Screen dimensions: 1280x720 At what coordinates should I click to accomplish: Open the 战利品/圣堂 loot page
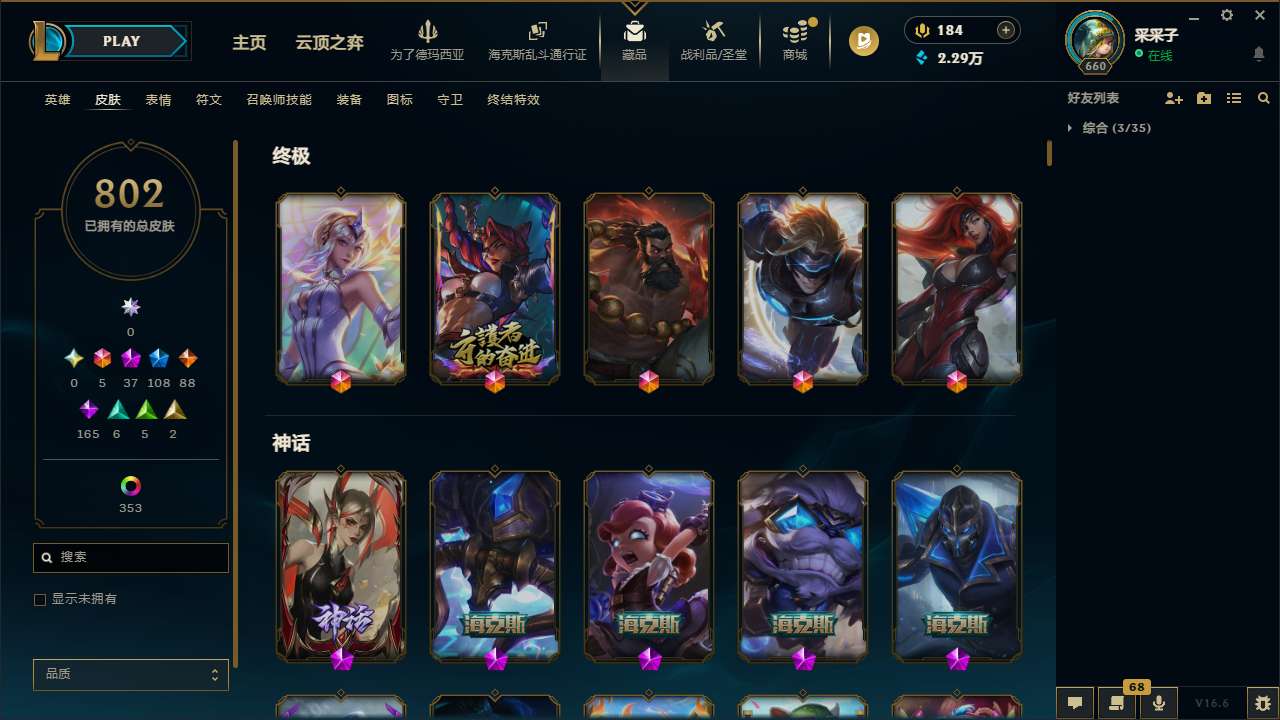pos(713,41)
